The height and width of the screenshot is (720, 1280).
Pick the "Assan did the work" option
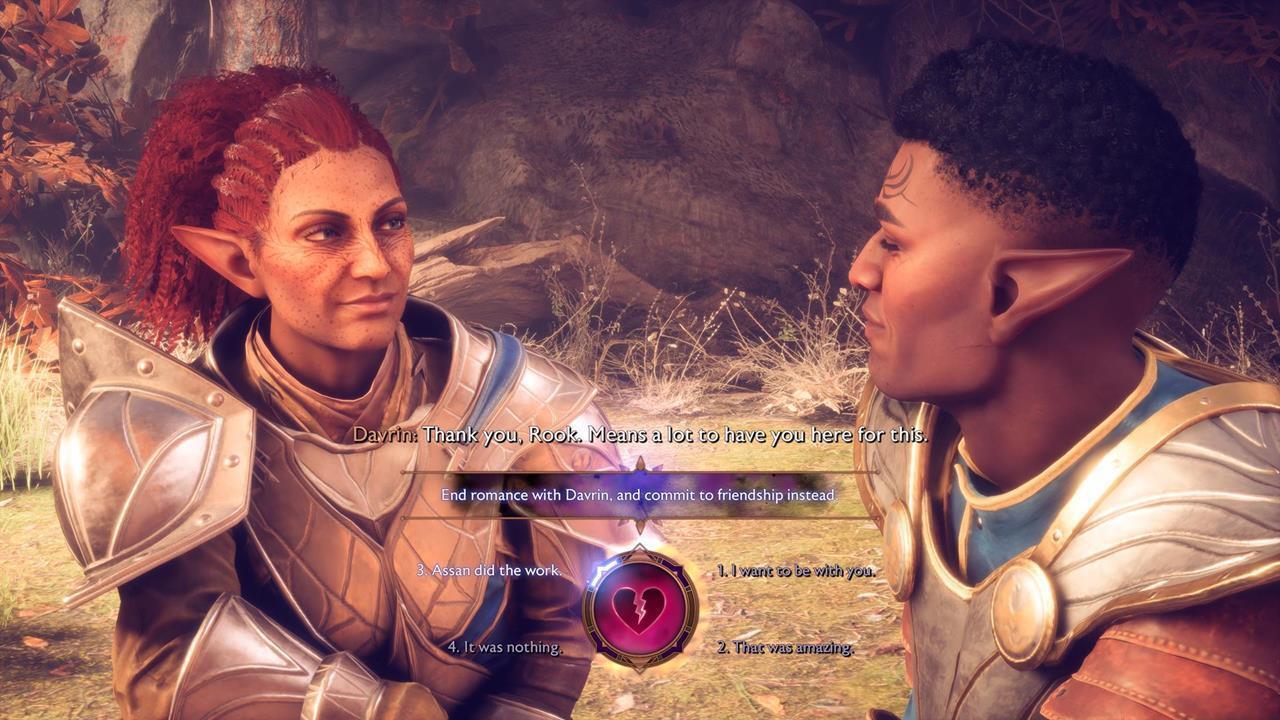(x=489, y=571)
